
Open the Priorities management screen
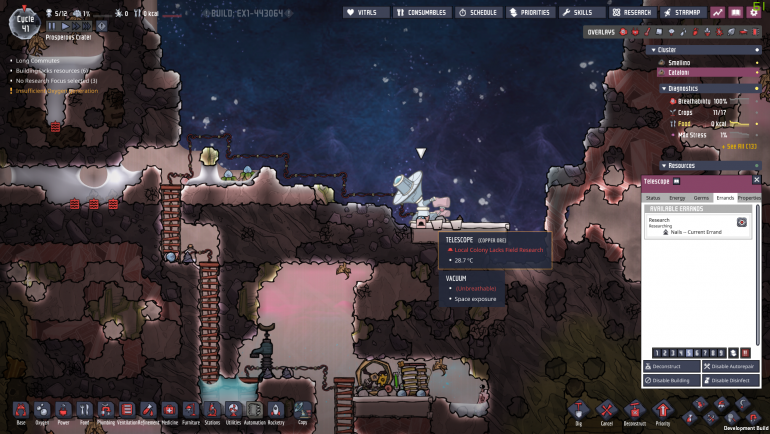coord(530,13)
